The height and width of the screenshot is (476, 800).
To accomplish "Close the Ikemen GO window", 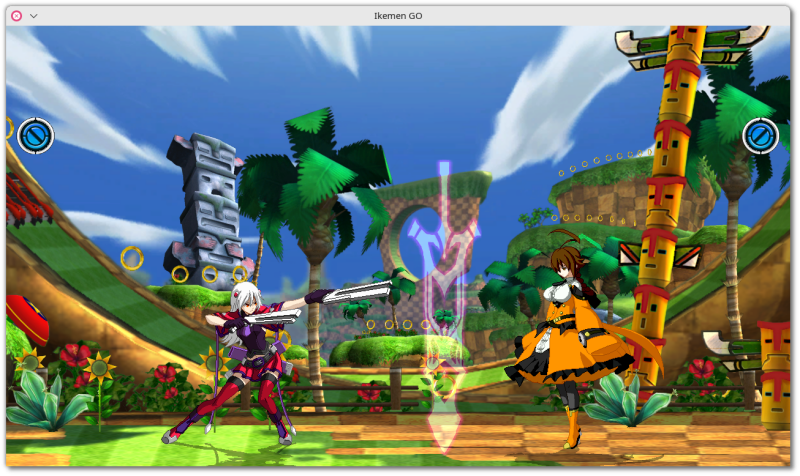I will tap(16, 15).
